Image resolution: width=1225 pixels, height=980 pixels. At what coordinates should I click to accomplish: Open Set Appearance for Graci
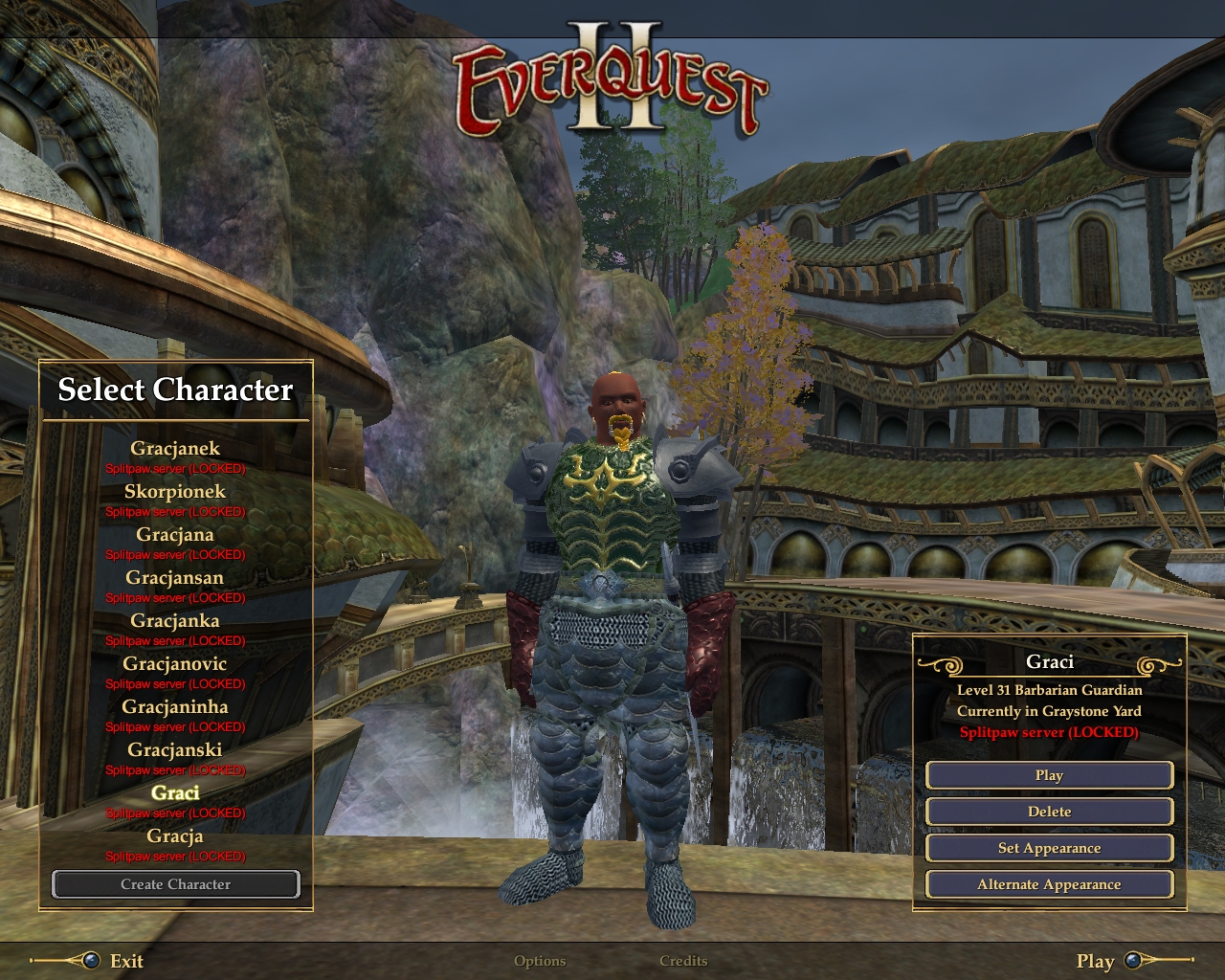1049,848
